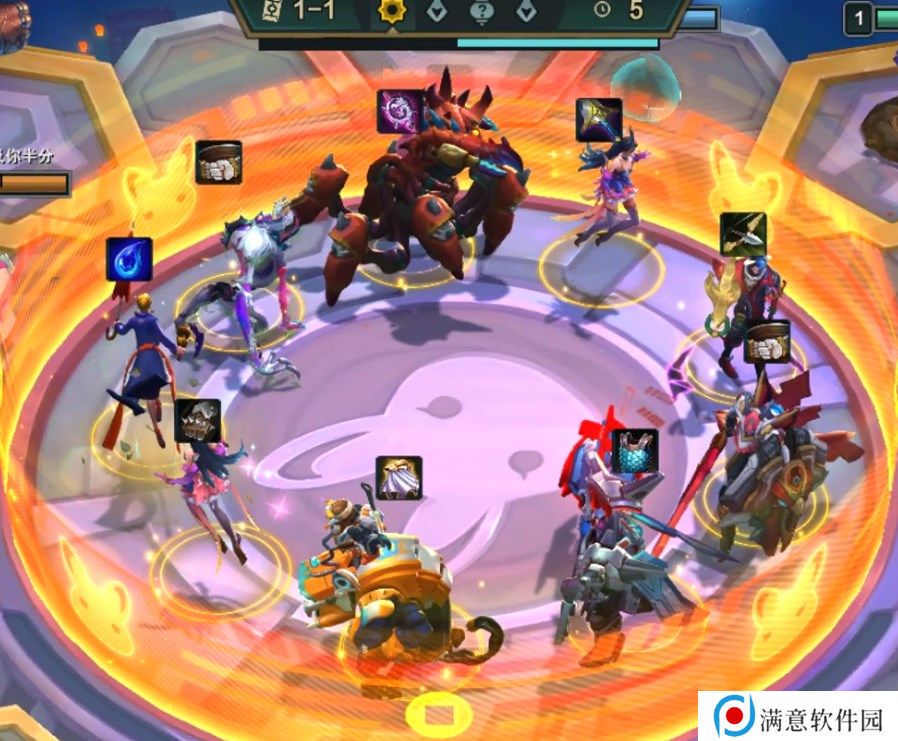Choose the B.F. Sword item icon
The height and width of the screenshot is (741, 898).
(x=599, y=120)
